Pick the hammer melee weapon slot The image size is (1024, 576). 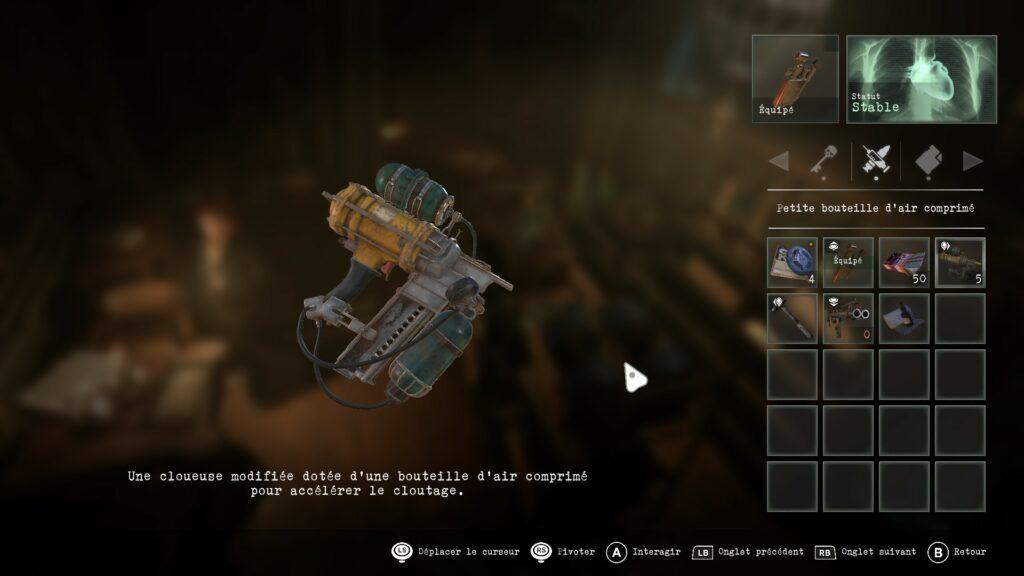(x=792, y=318)
